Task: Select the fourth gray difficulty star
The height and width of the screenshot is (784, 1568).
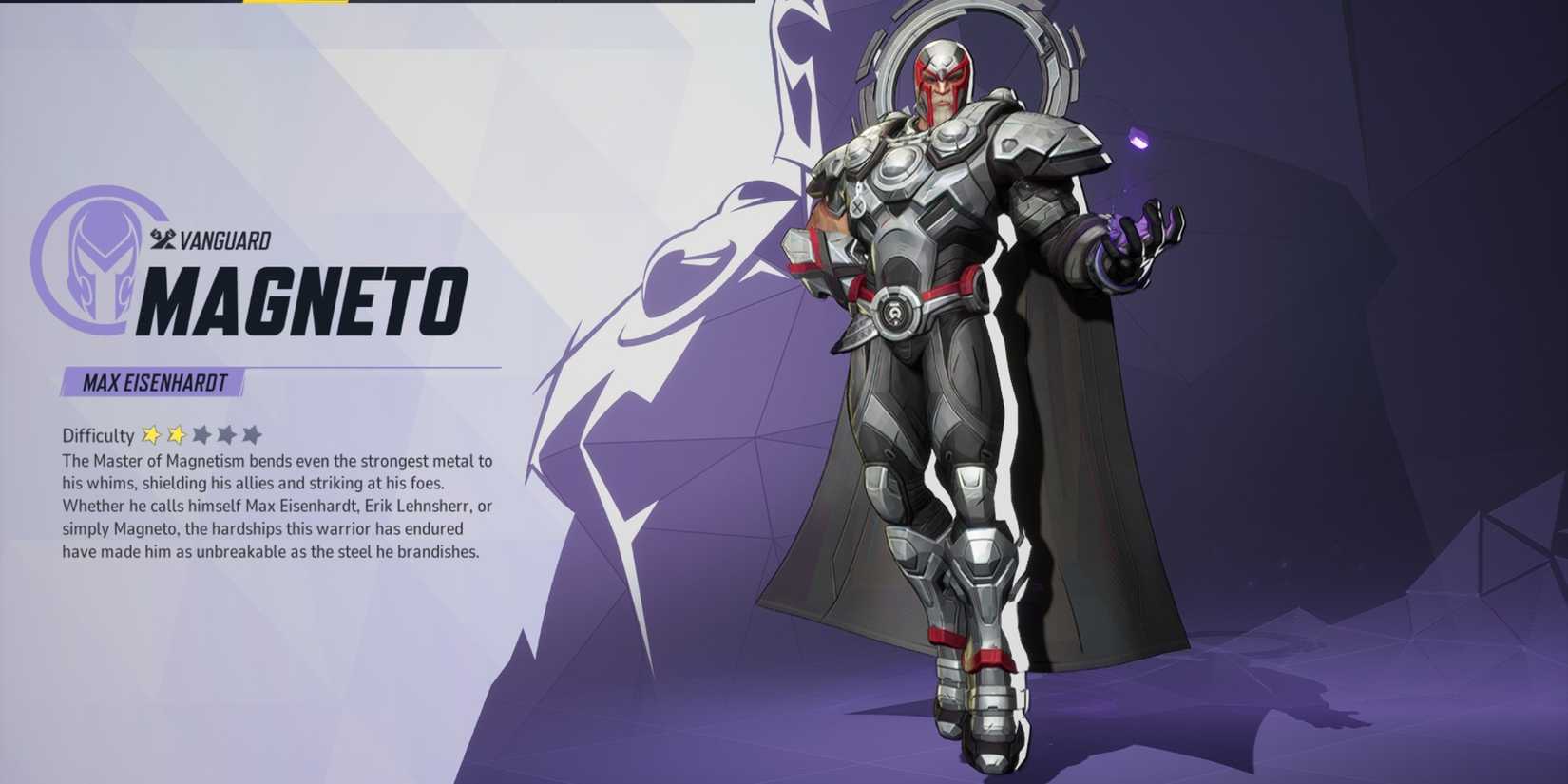Action: coord(227,434)
